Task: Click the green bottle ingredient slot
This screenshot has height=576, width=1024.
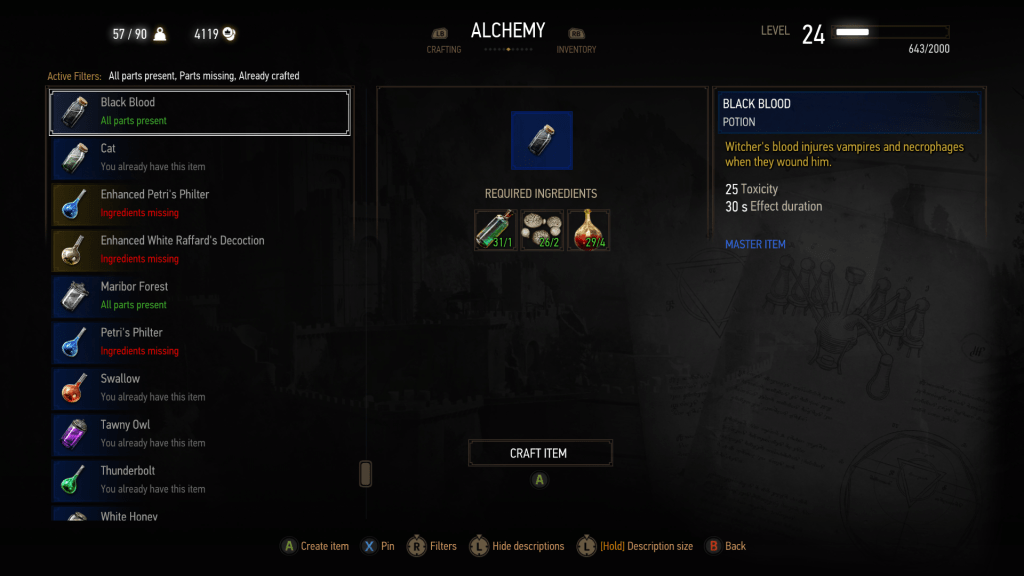Action: (x=495, y=230)
